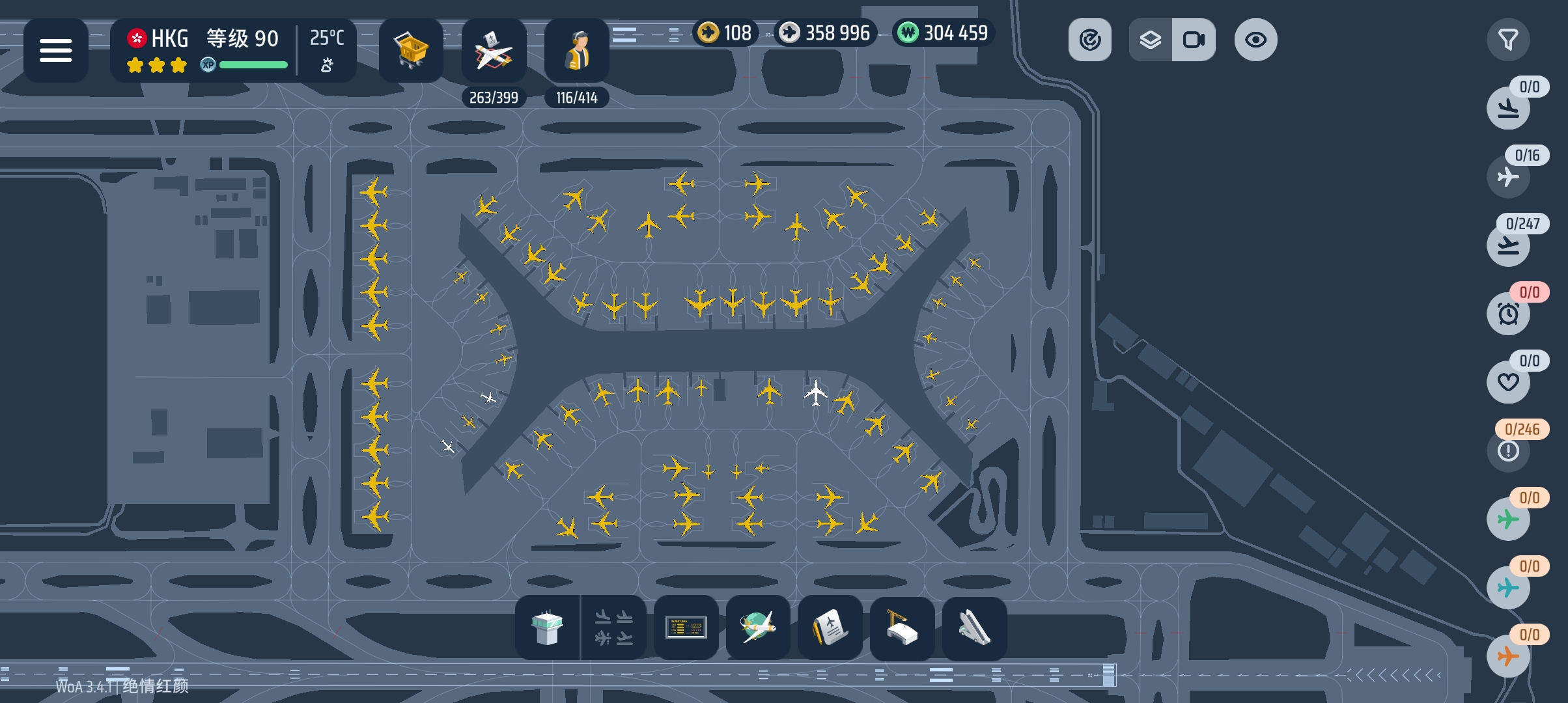Screen dimensions: 1568x703
Task: Open the control tower panel
Action: click(547, 628)
